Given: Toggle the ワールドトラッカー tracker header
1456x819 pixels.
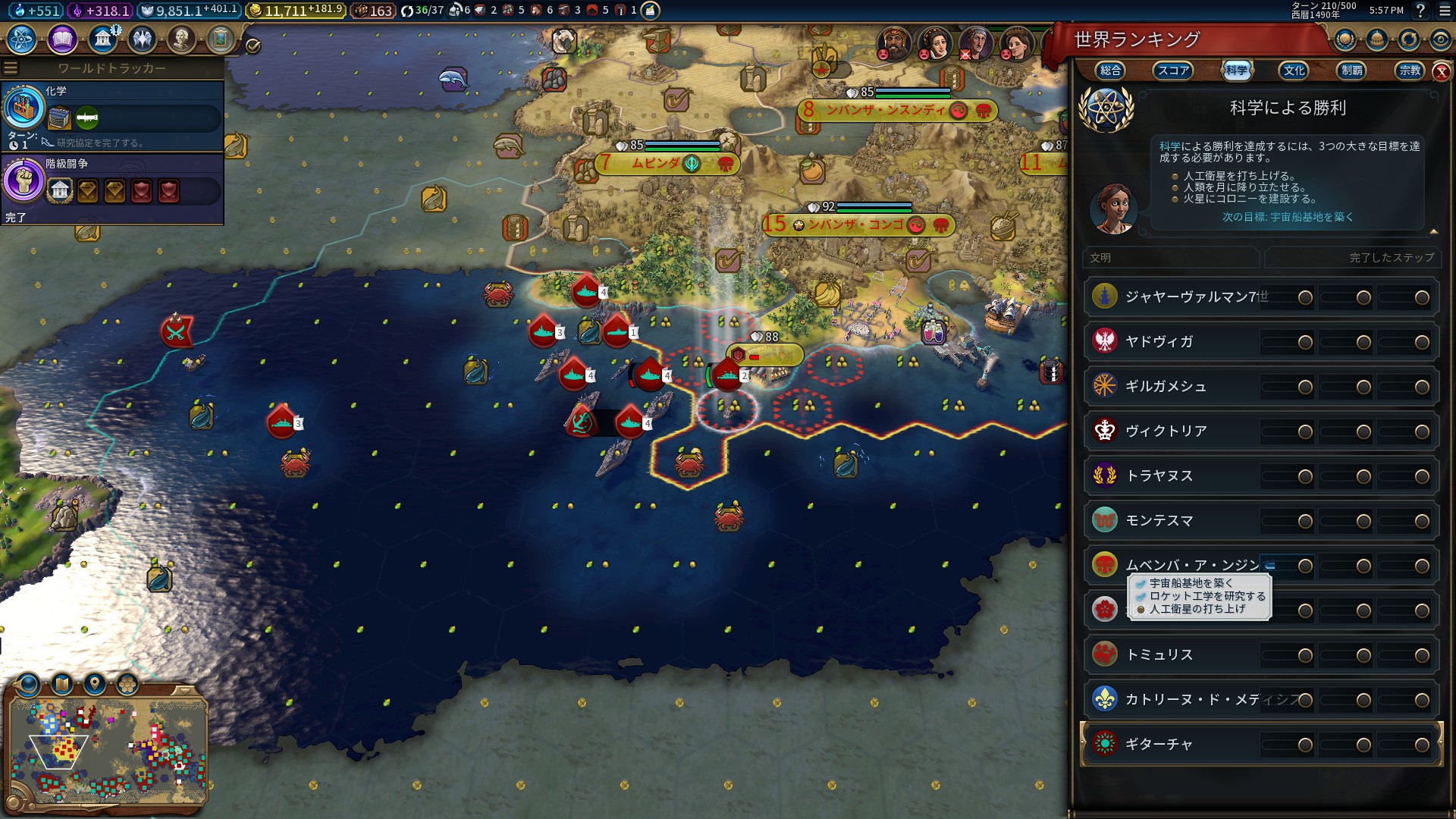Looking at the screenshot, I should (111, 68).
